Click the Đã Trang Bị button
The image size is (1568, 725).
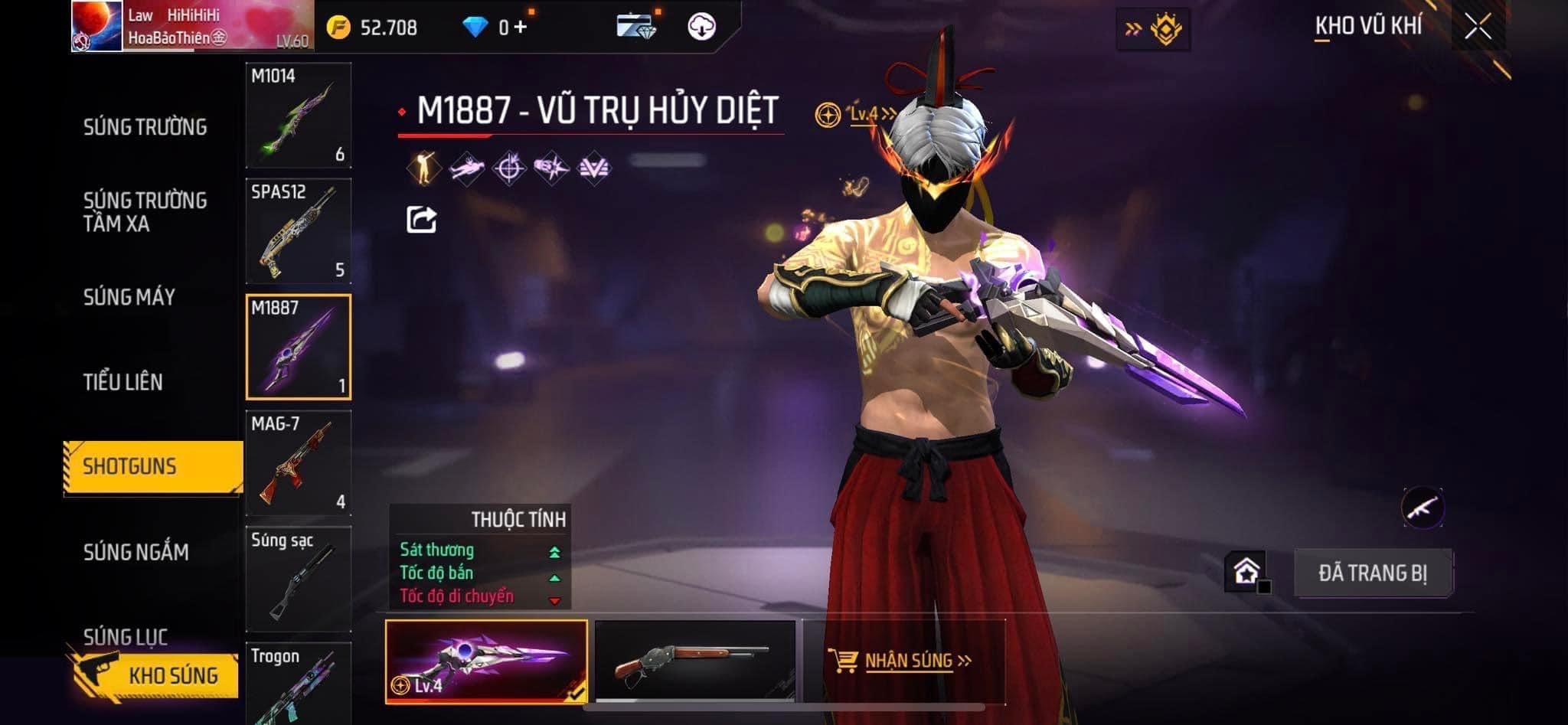[1372, 573]
